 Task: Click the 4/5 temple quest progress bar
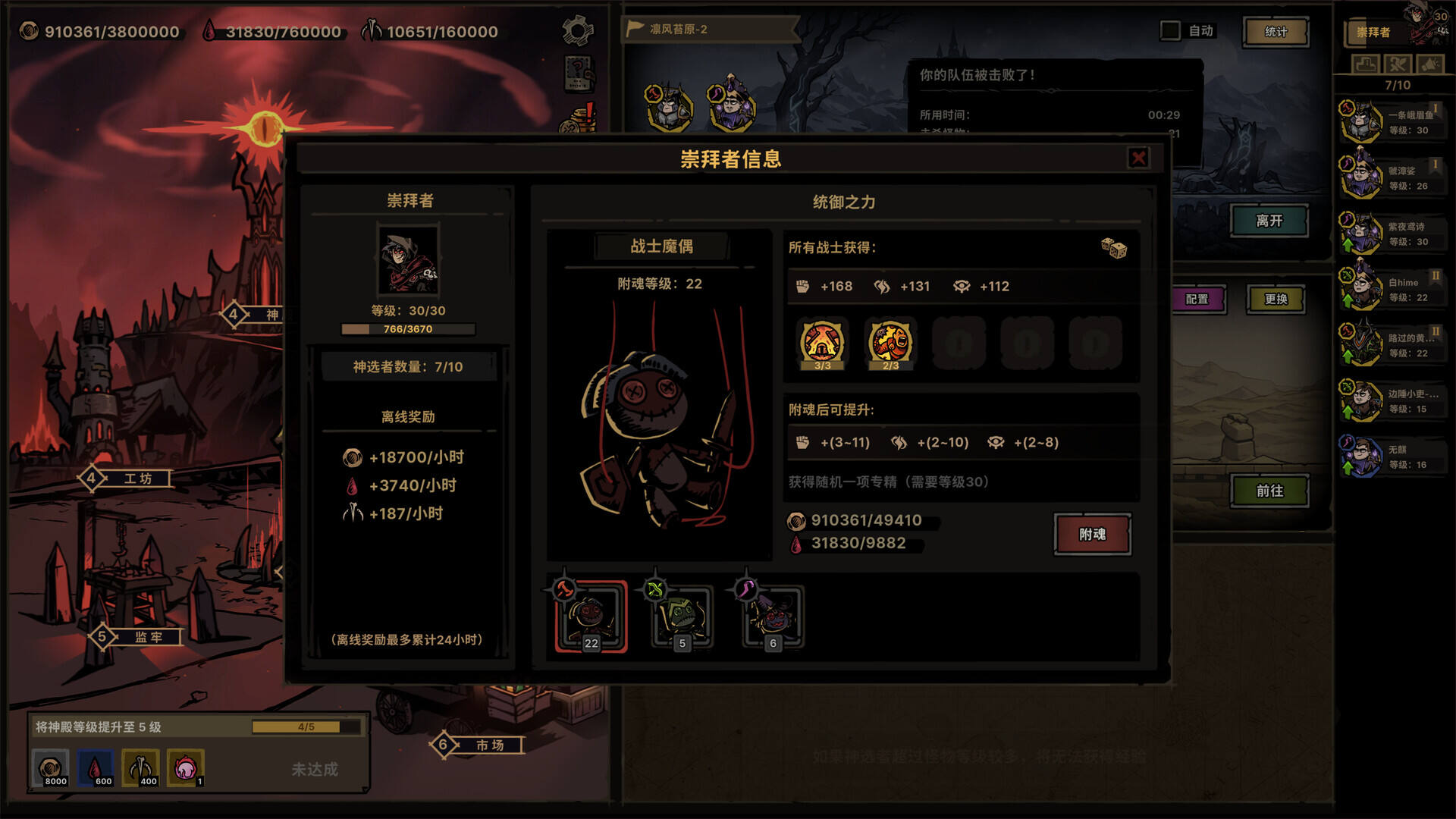[306, 726]
